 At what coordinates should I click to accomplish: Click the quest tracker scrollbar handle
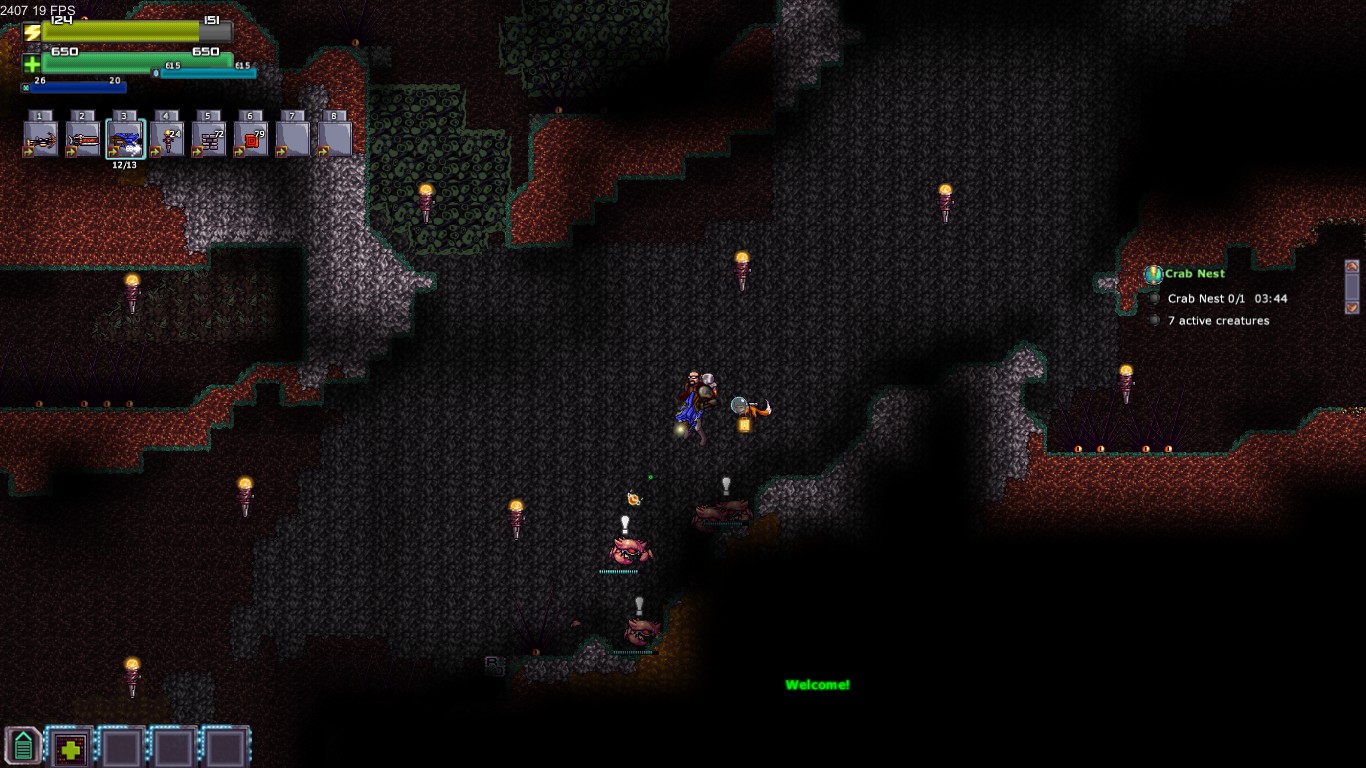click(1352, 287)
